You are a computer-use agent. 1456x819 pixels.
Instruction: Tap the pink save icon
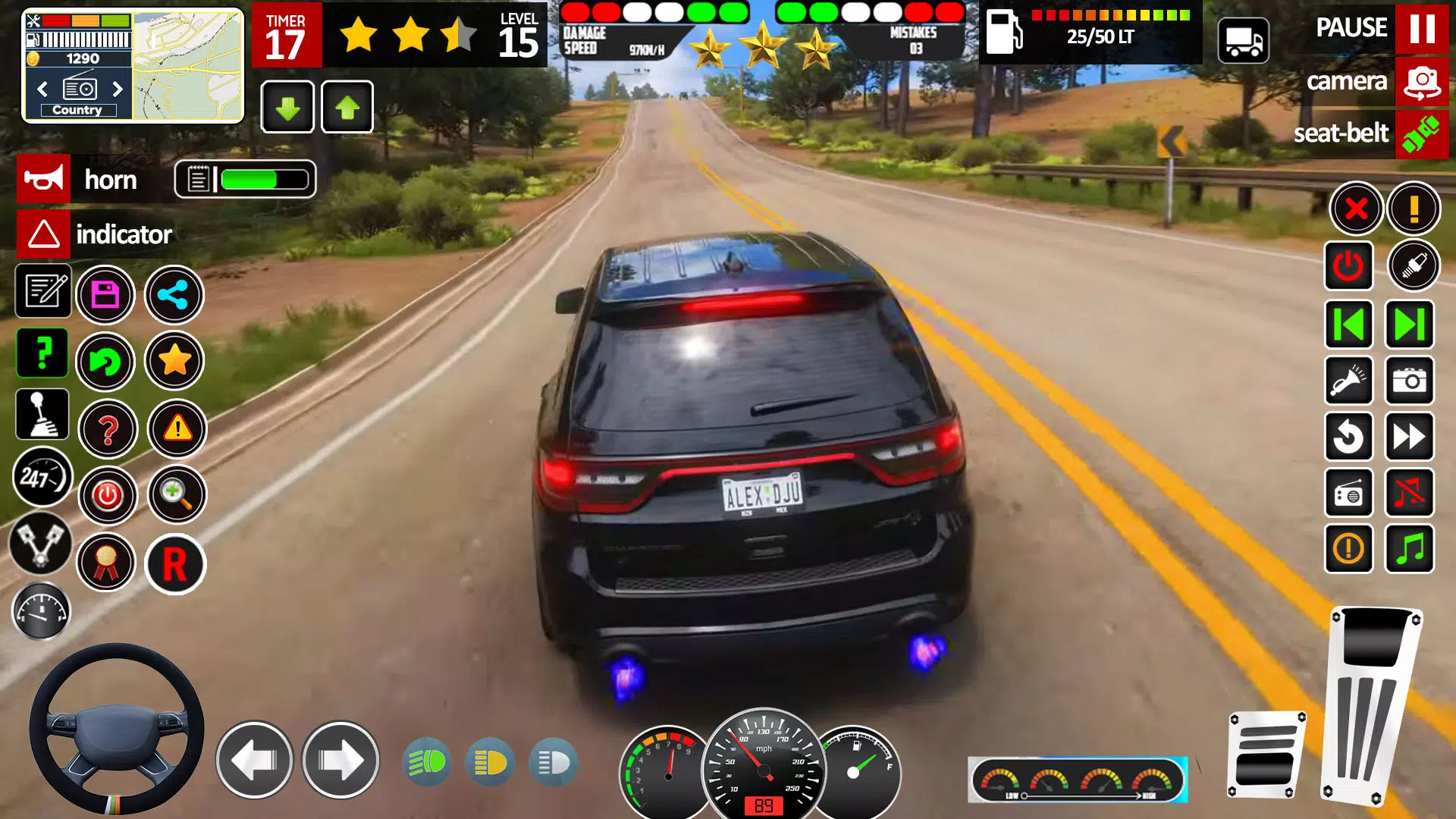pyautogui.click(x=105, y=295)
